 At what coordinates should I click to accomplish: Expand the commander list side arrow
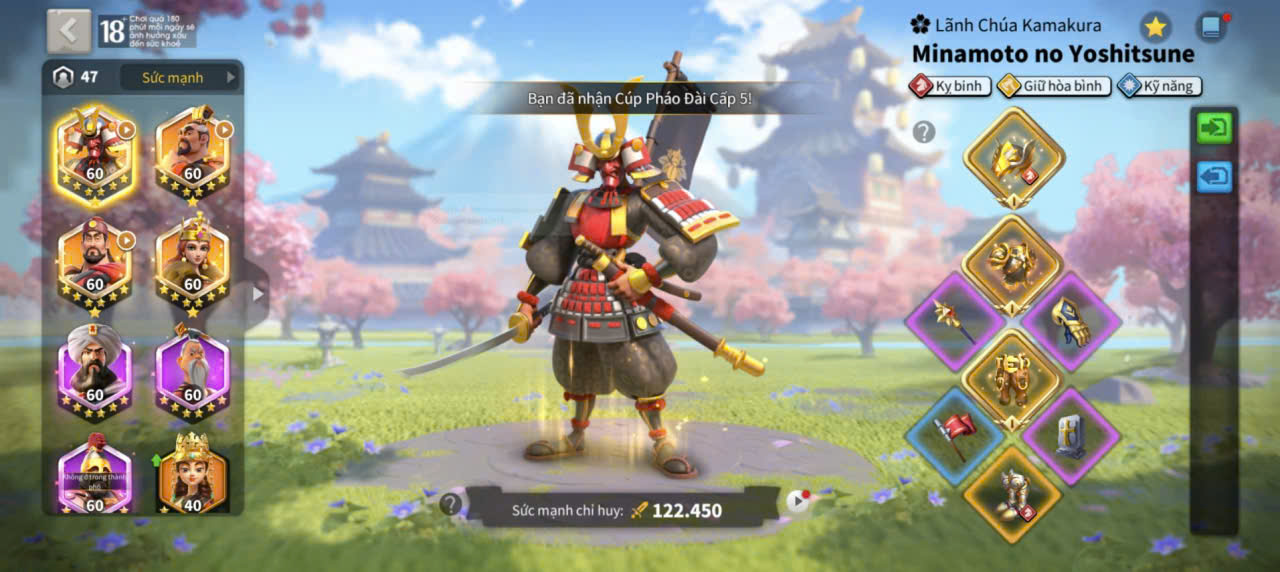click(x=258, y=294)
